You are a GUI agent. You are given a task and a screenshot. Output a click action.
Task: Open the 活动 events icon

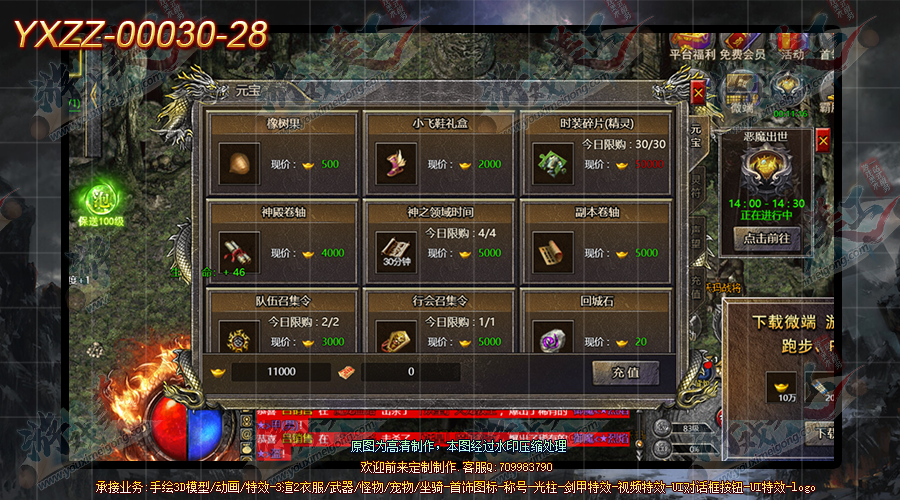pos(792,53)
